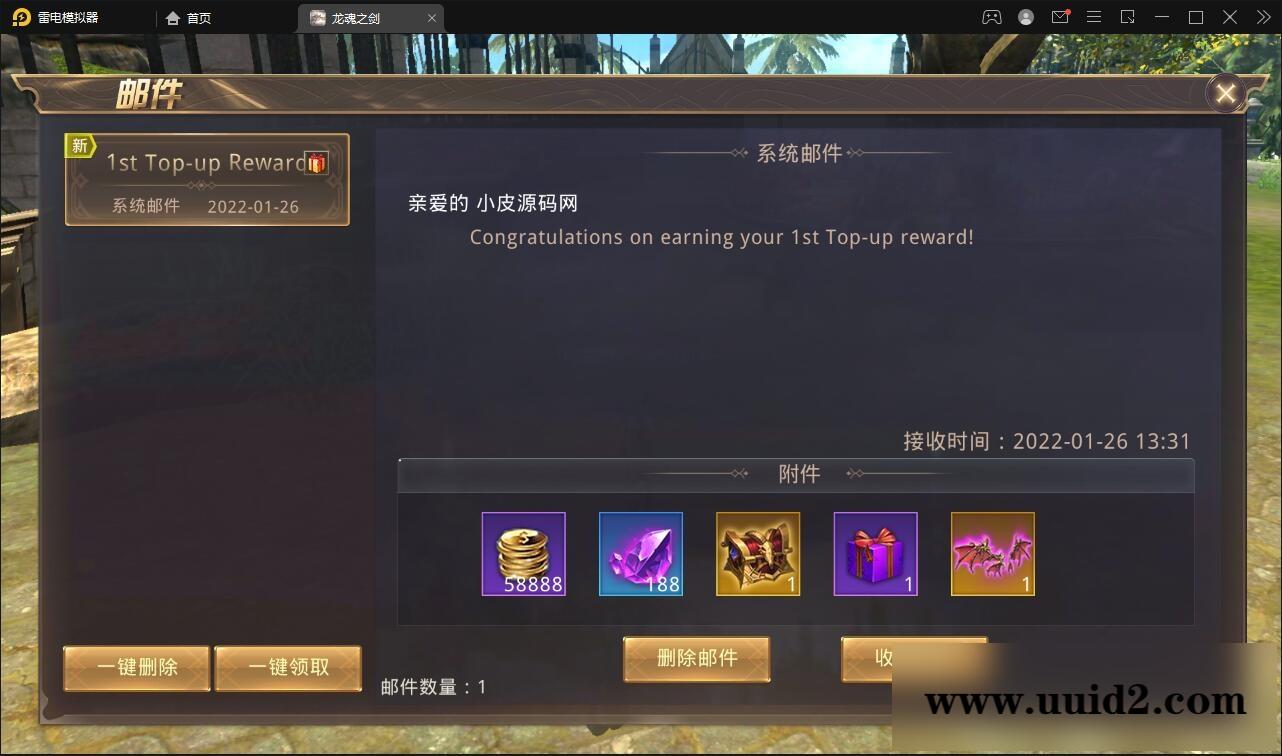This screenshot has width=1282, height=756.
Task: Open the user account icon in top bar
Action: 1025,17
